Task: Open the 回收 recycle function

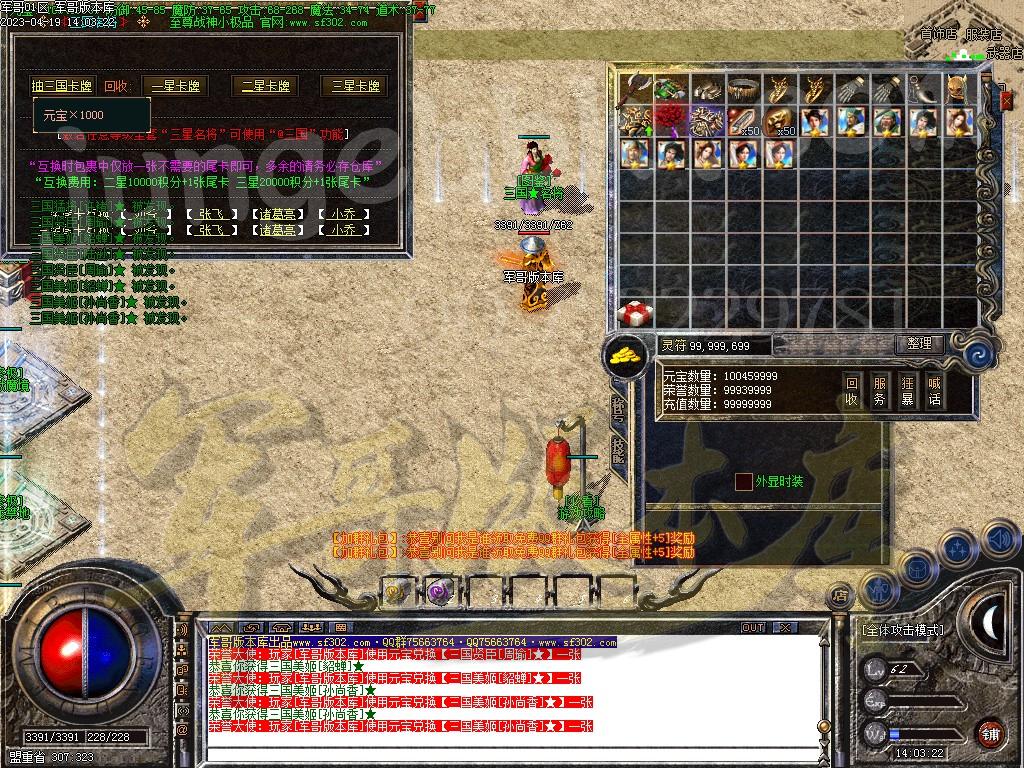Action: click(x=851, y=390)
